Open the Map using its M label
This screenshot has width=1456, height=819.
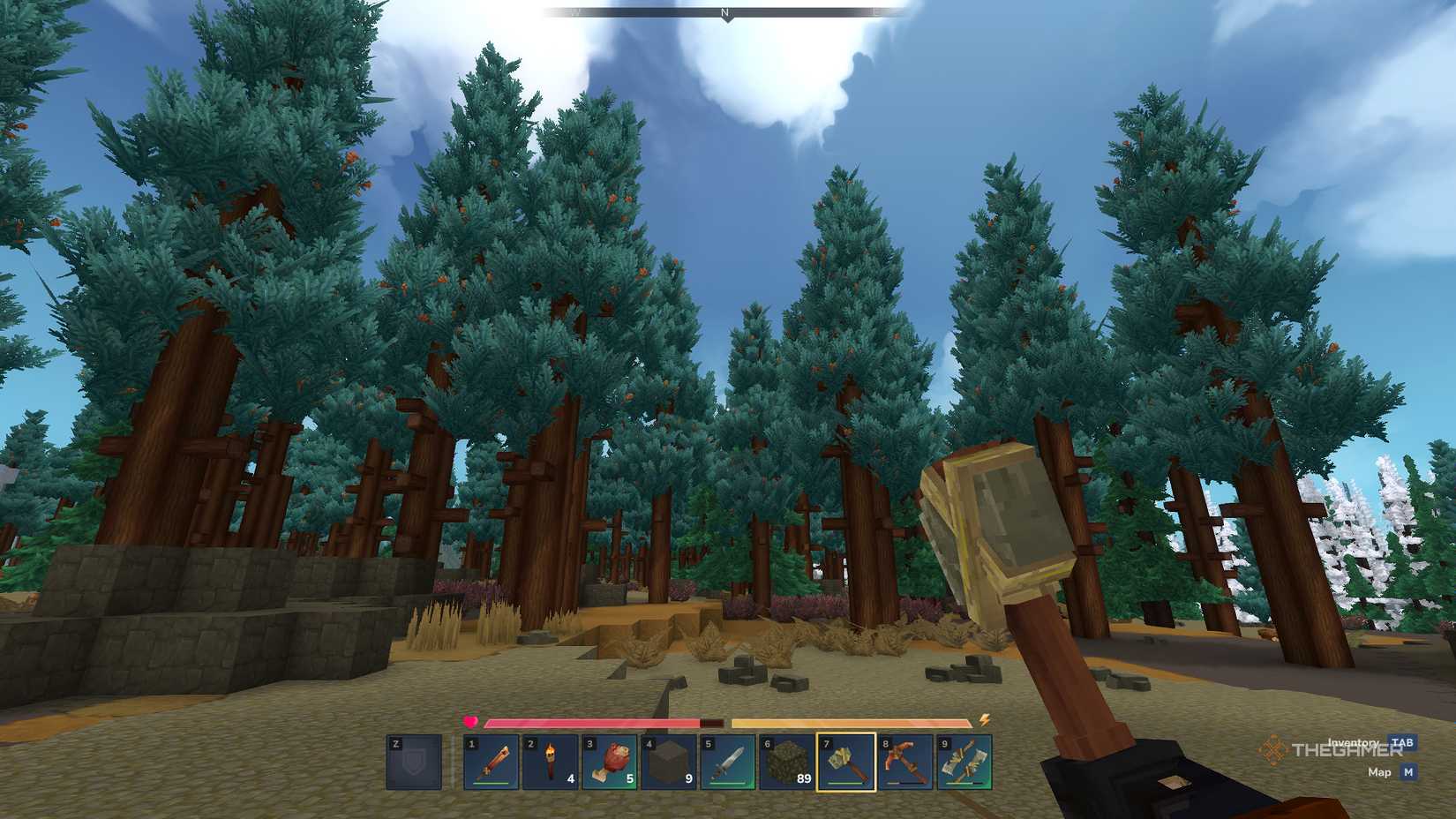pyautogui.click(x=1408, y=772)
